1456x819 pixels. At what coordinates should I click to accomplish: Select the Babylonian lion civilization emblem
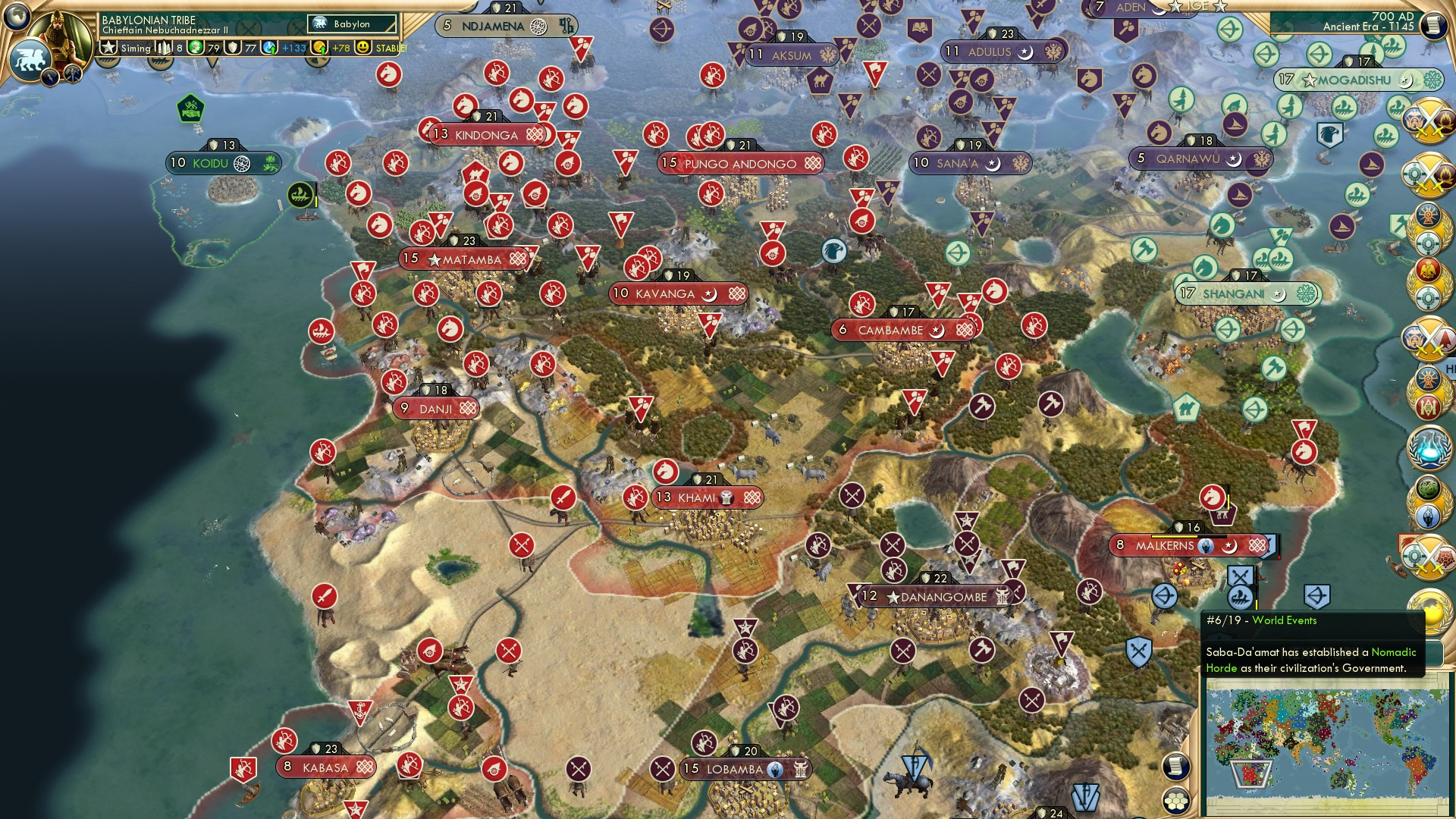click(x=29, y=57)
